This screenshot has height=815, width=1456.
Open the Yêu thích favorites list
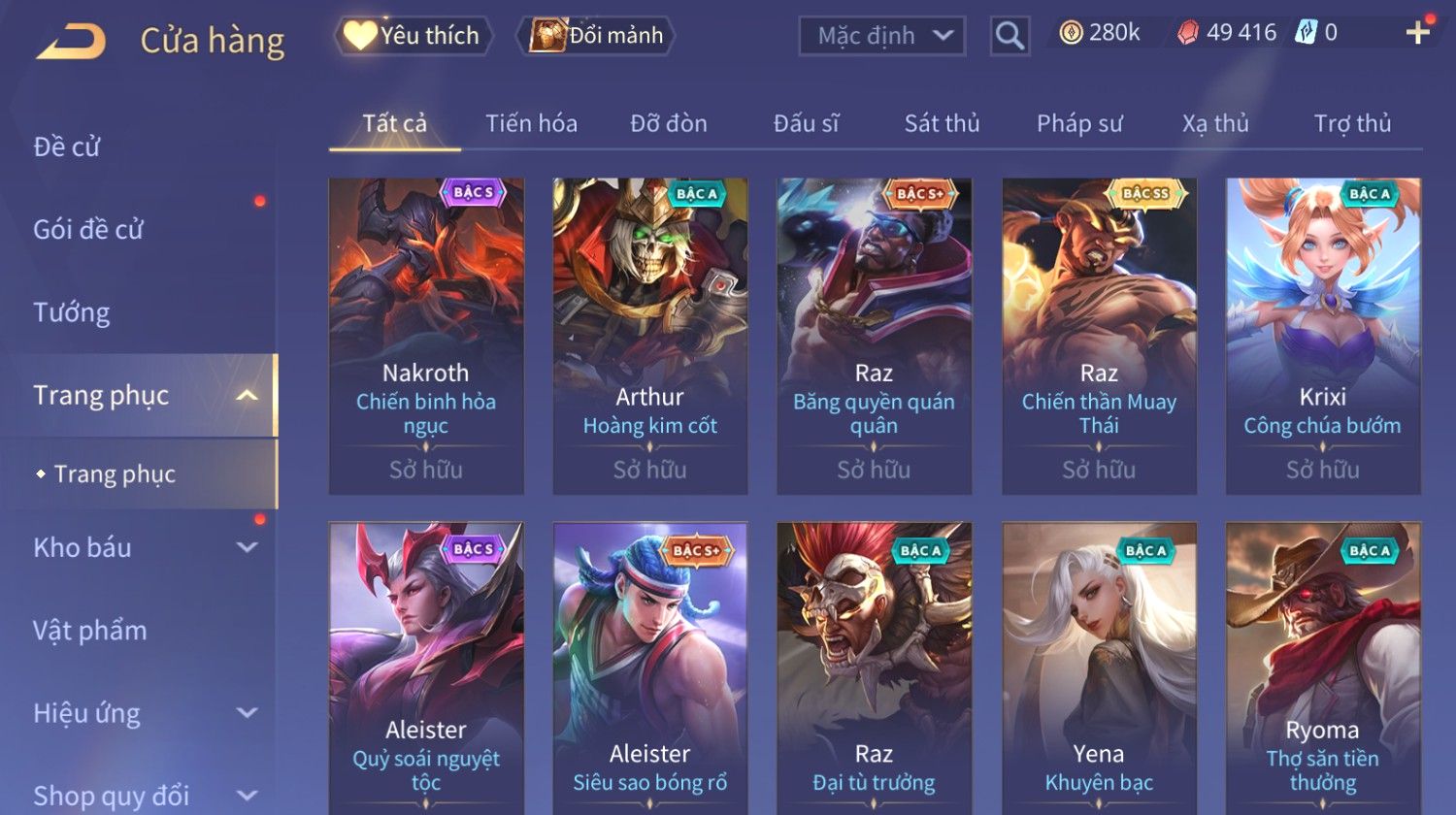[x=414, y=36]
